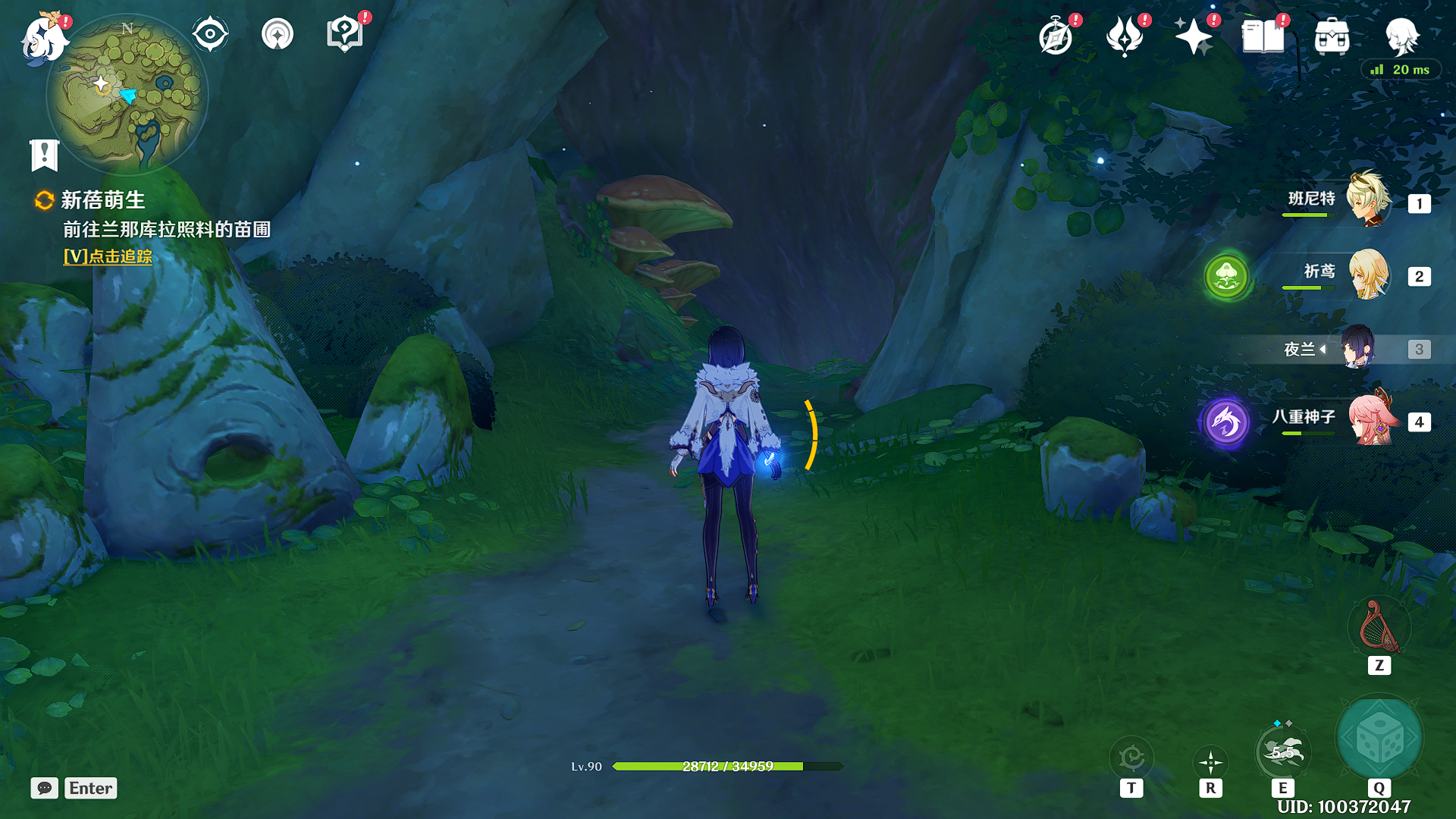Open the tutorial guide icon

pos(345,34)
